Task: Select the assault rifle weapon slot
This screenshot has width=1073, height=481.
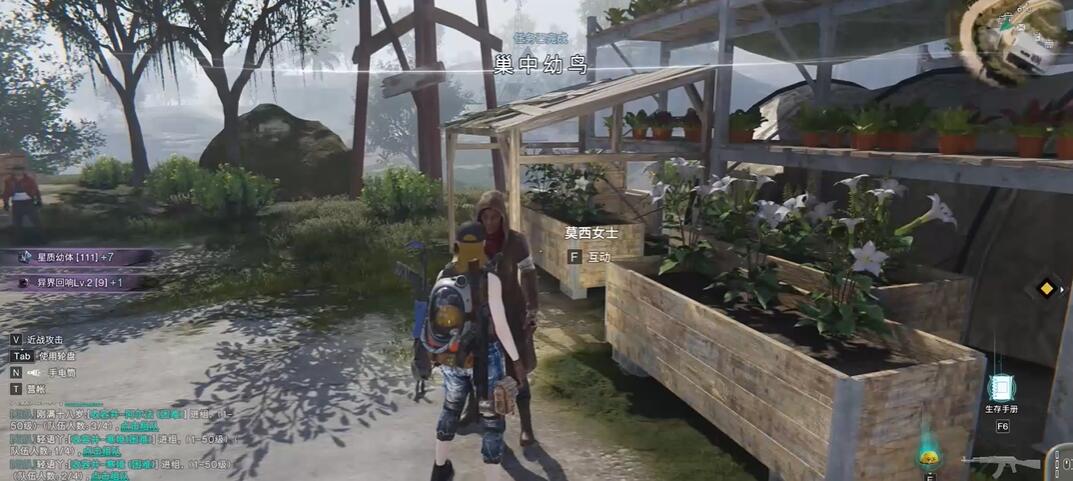Action: point(1002,463)
